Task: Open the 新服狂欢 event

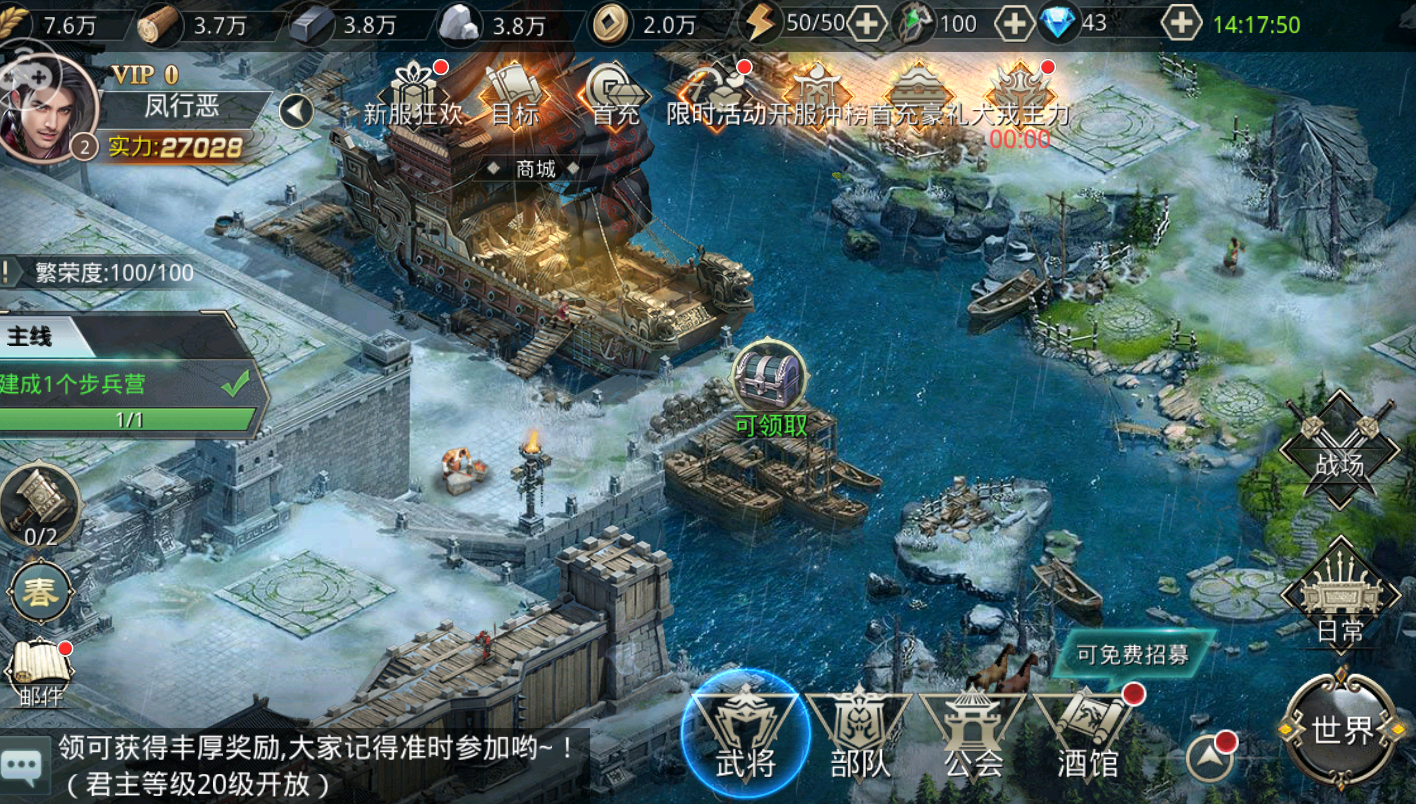Action: (x=412, y=92)
